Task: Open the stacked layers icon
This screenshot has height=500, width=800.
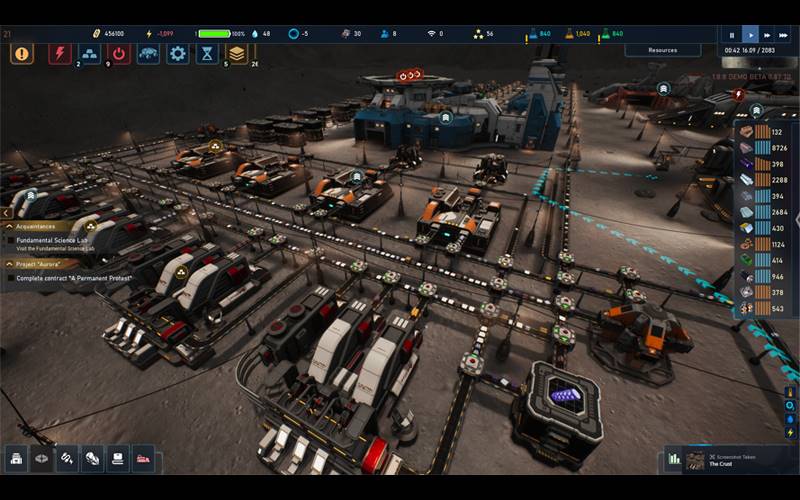Action: point(237,54)
